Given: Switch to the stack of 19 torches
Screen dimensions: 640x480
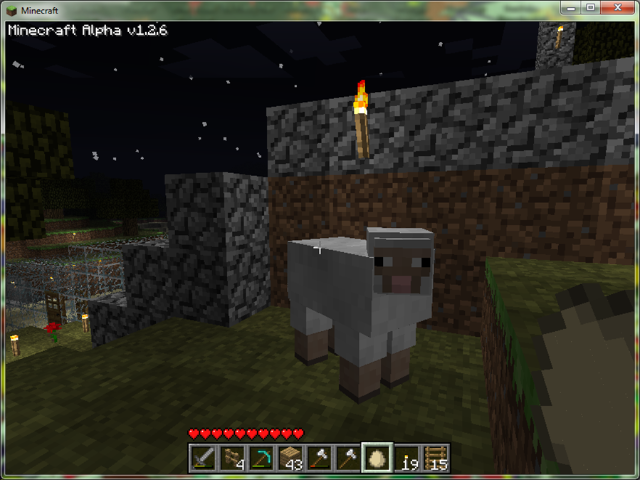Looking at the screenshot, I should point(406,458).
